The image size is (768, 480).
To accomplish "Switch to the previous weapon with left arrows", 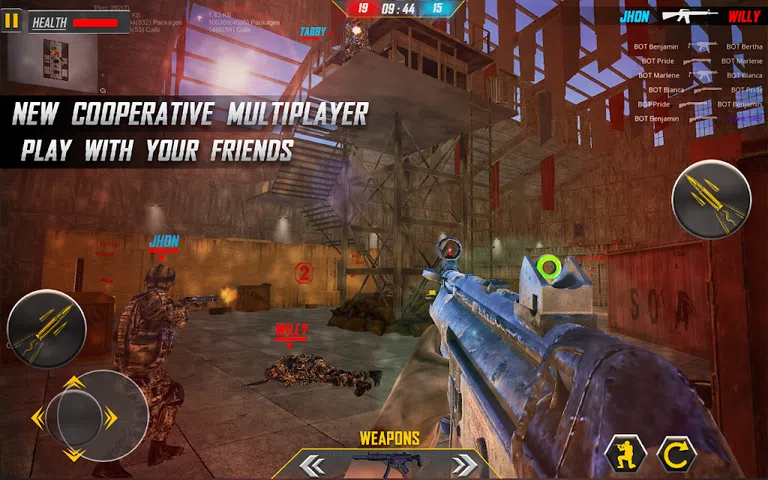I will click(x=314, y=465).
